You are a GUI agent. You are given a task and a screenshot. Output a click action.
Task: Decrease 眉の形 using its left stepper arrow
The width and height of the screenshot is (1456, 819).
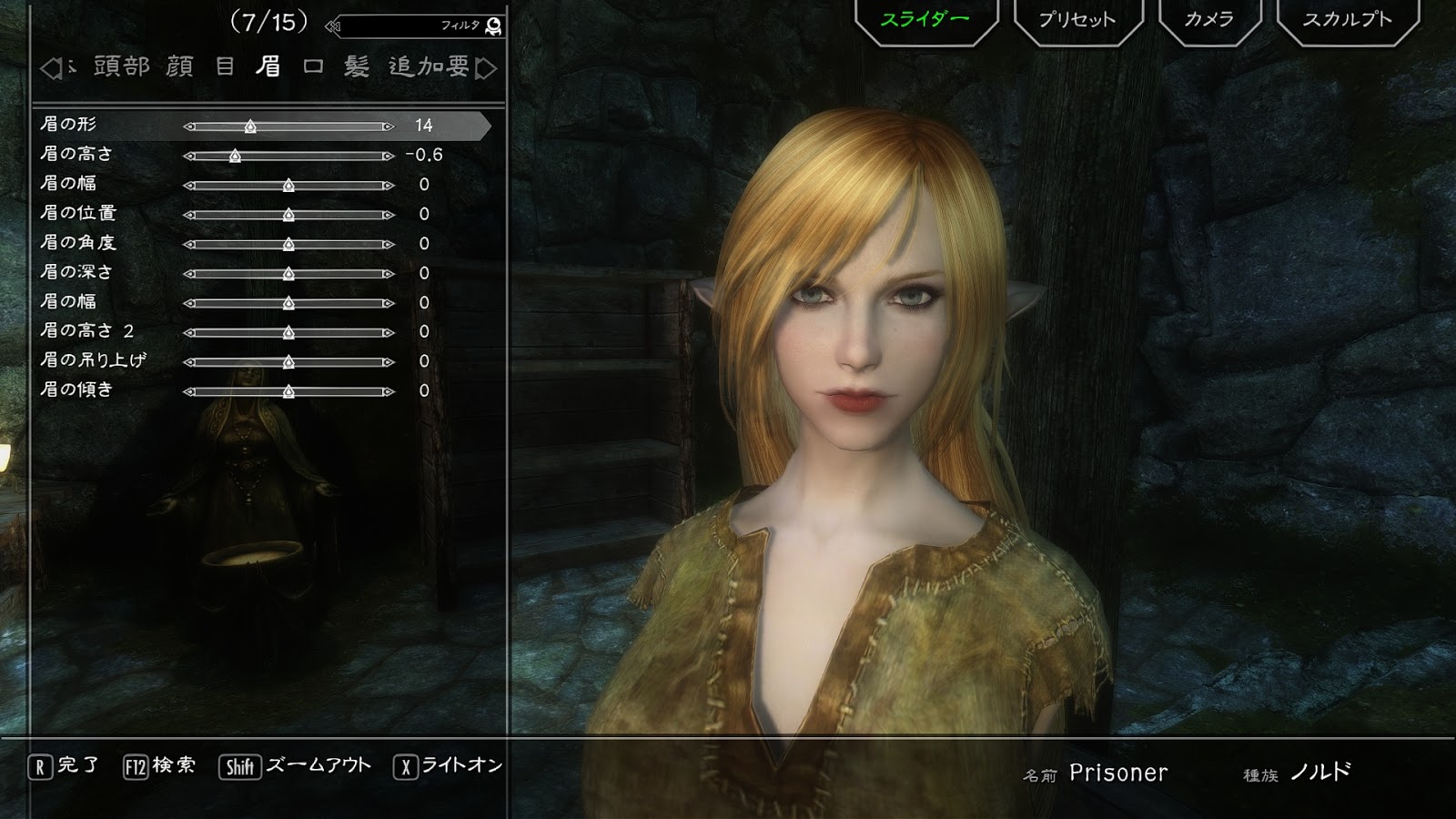pyautogui.click(x=189, y=127)
